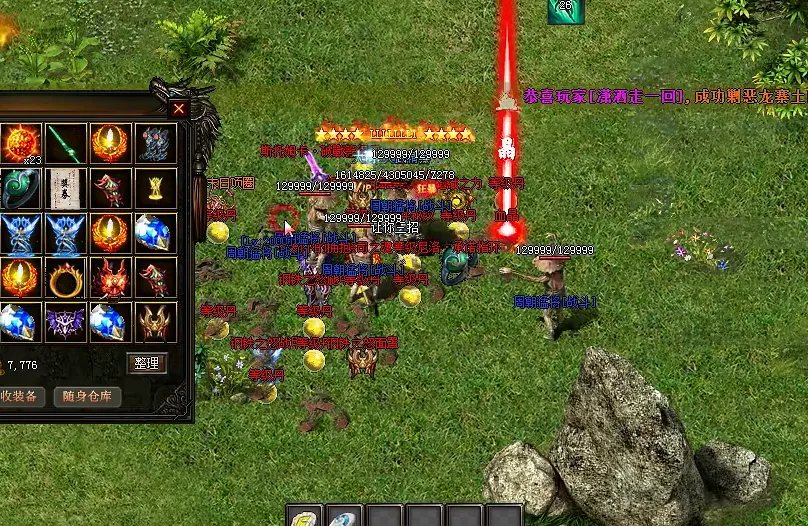Select the purple winged emblem item
Screen dimensions: 808x526
(65, 322)
